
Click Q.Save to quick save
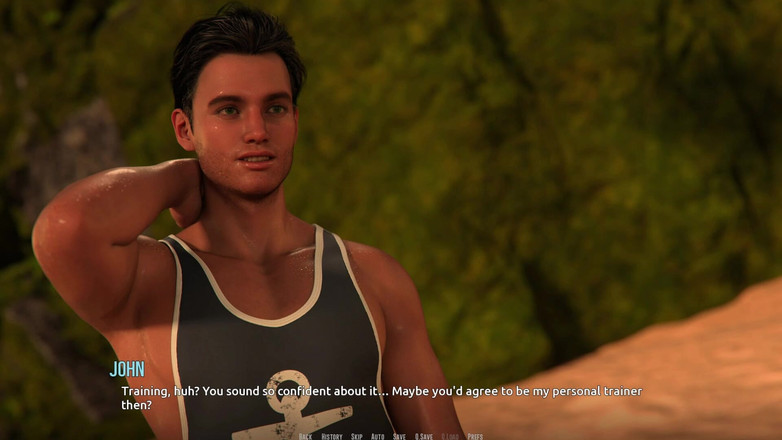point(424,436)
